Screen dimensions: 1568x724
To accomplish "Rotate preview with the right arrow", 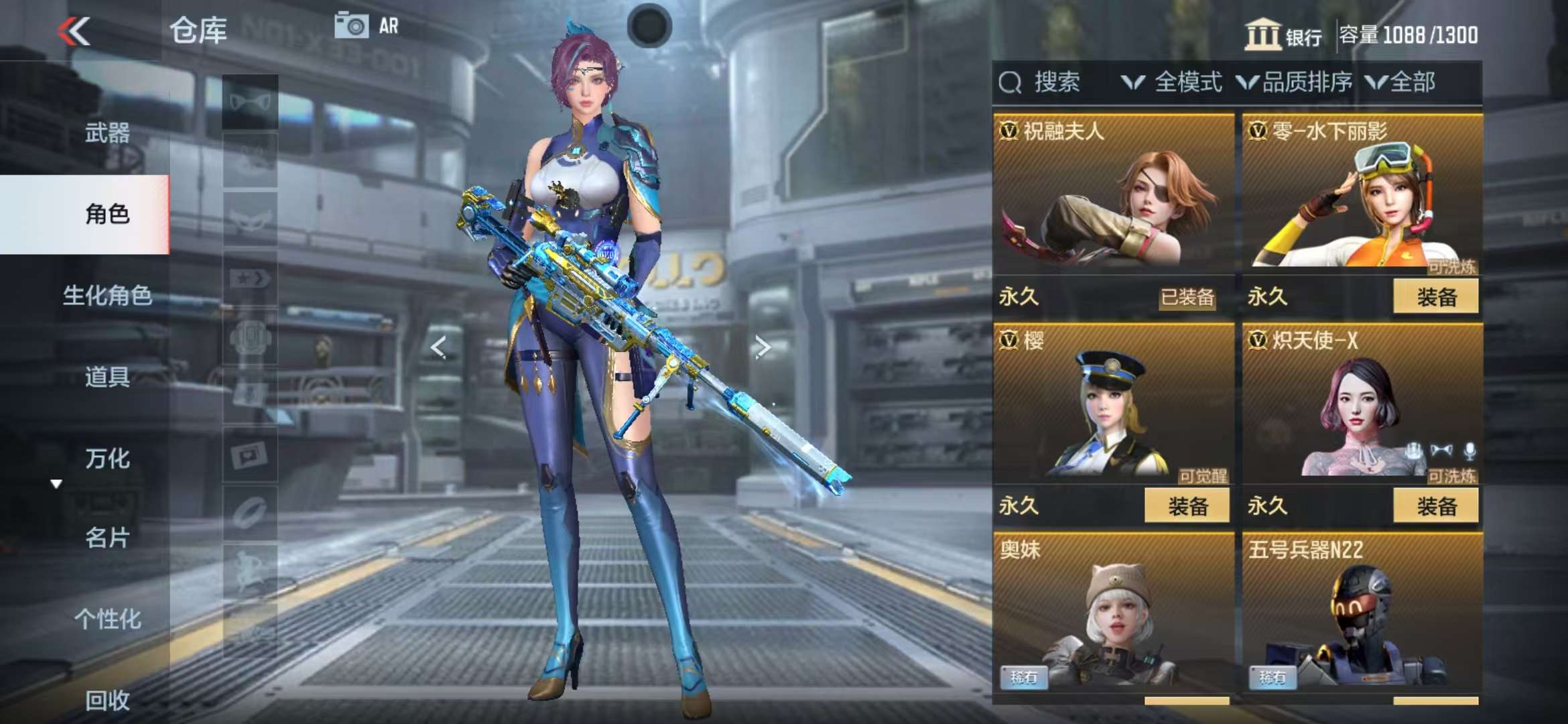I will point(762,347).
